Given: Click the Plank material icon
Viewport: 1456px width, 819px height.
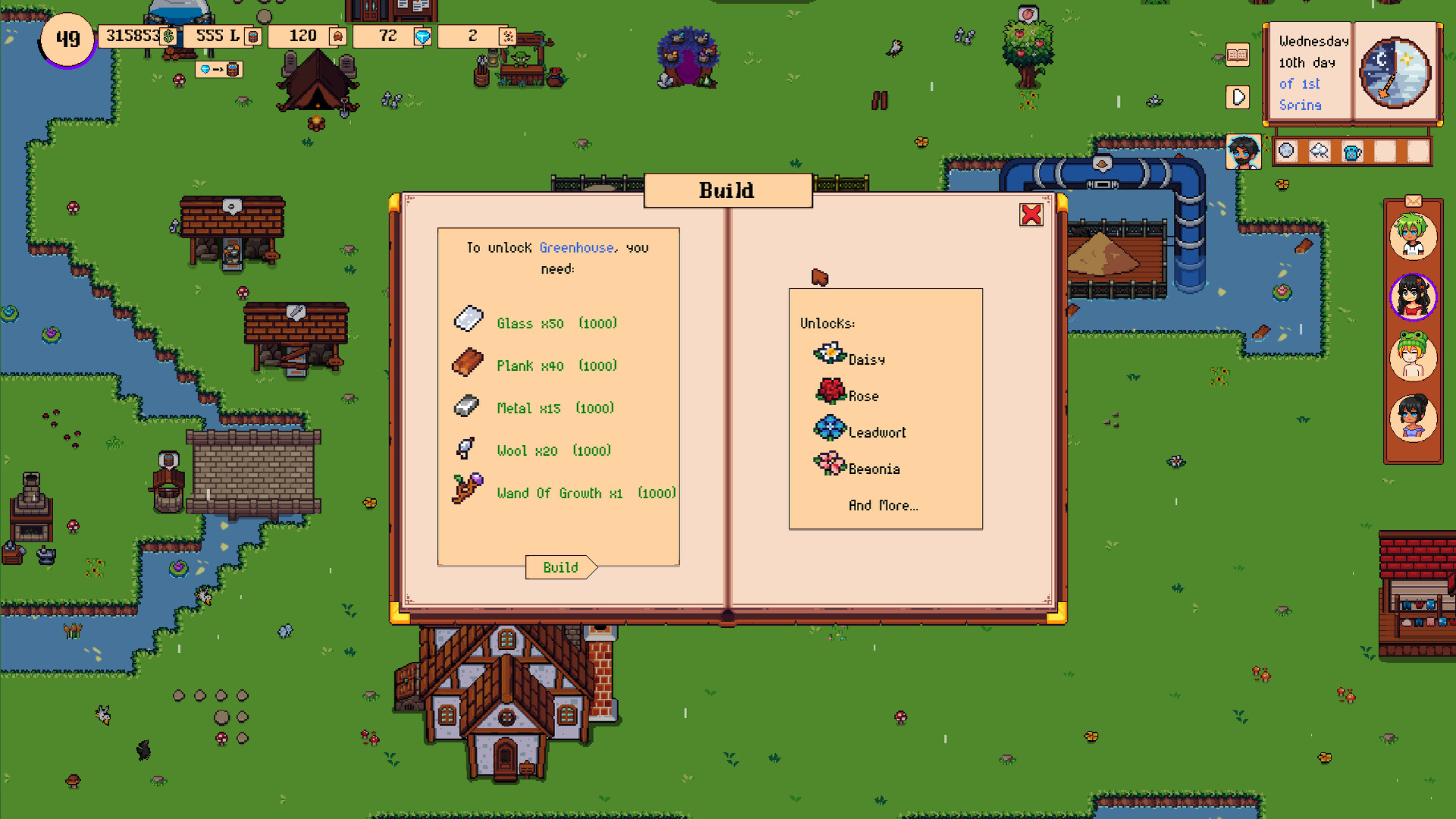Looking at the screenshot, I should click(x=467, y=362).
